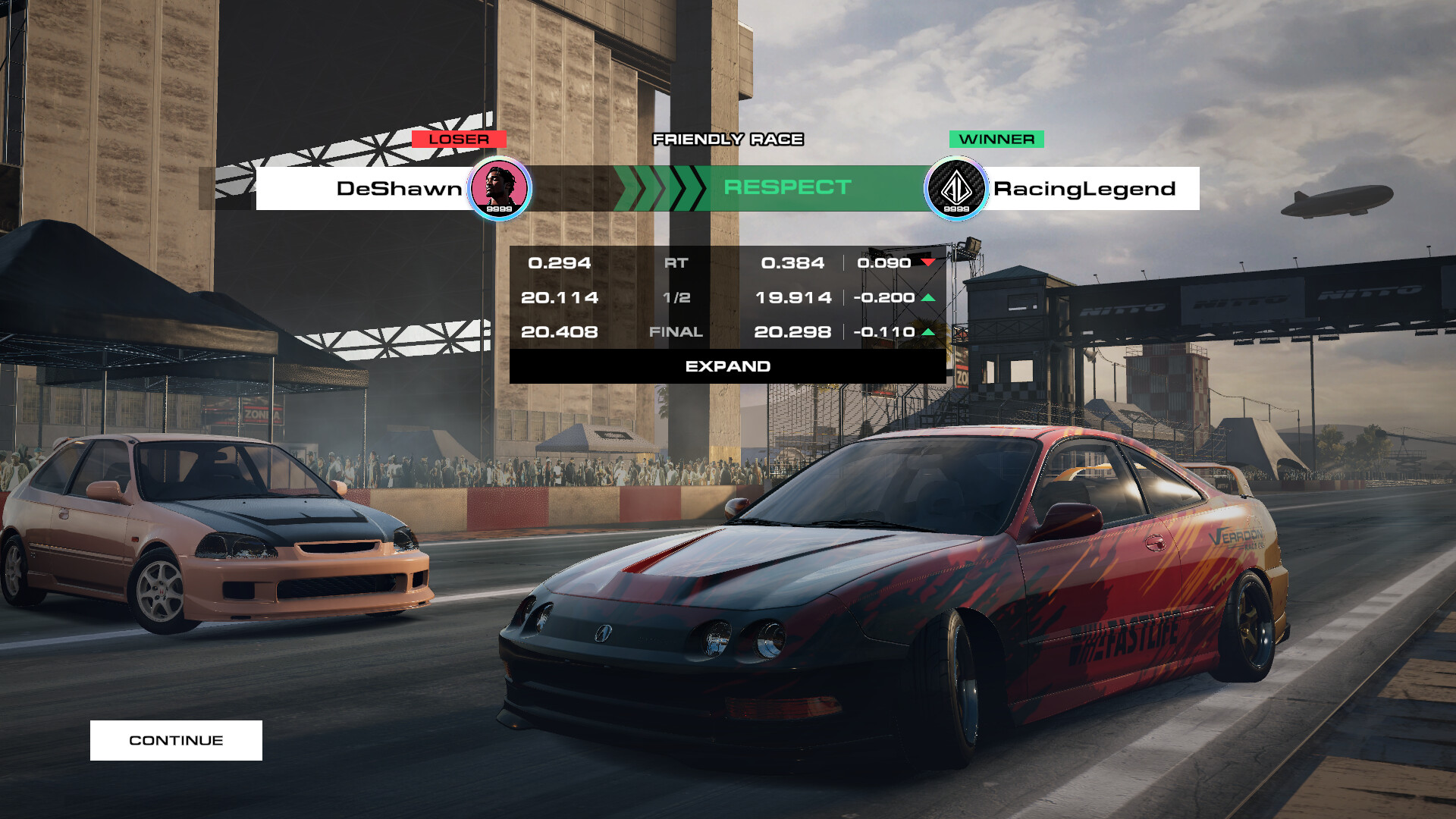This screenshot has height=819, width=1456.
Task: Select DeShawn's half-mile time of 20.114
Action: point(560,297)
